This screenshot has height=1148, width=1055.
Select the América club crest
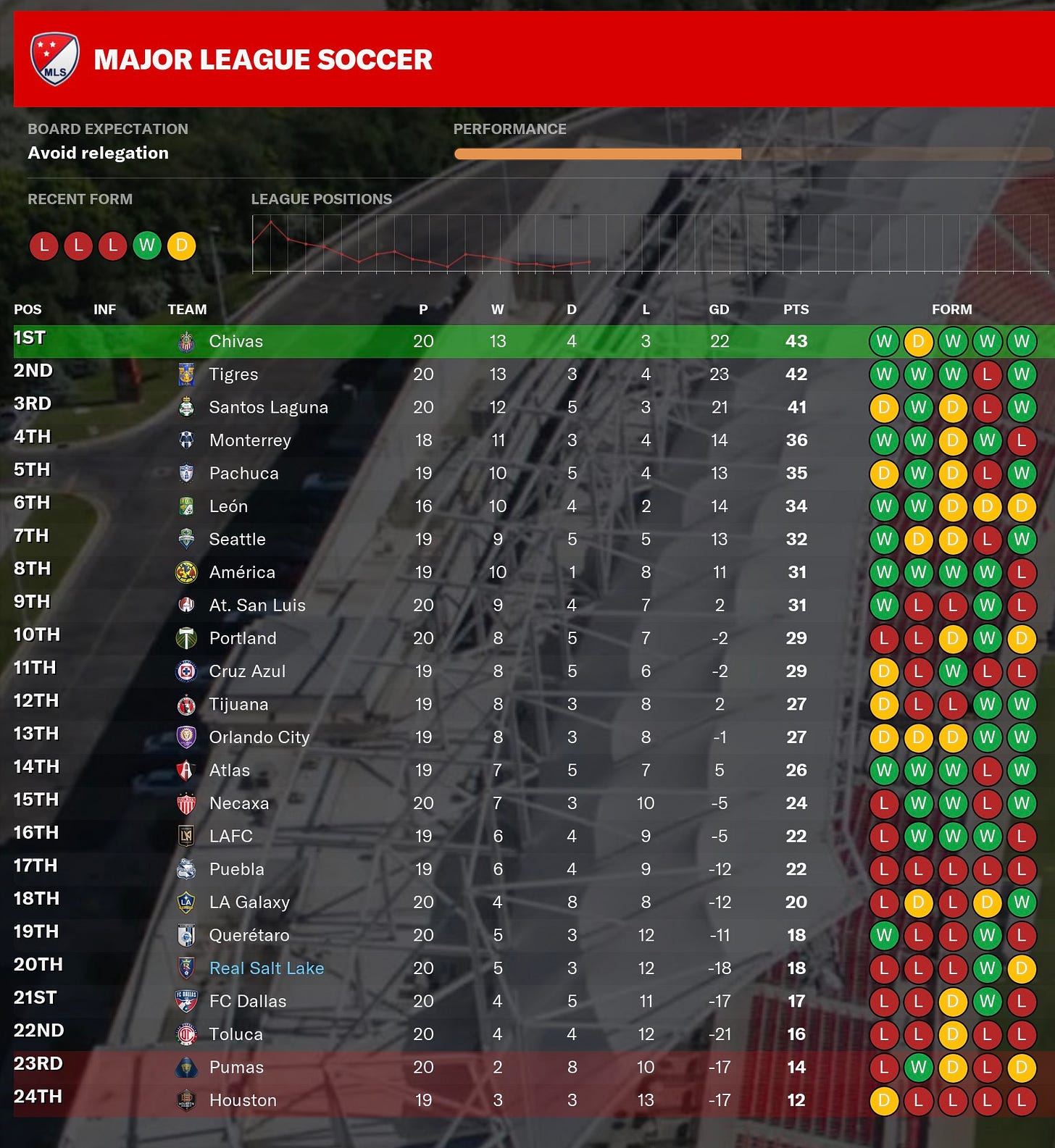coord(186,571)
